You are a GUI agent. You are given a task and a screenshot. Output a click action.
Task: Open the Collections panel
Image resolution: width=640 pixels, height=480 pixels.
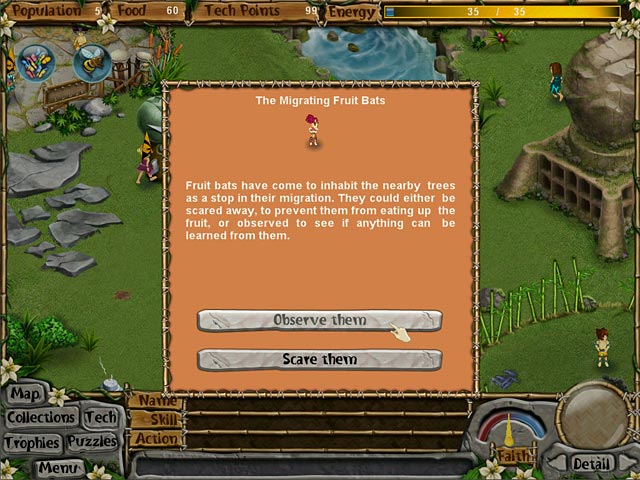coord(41,417)
